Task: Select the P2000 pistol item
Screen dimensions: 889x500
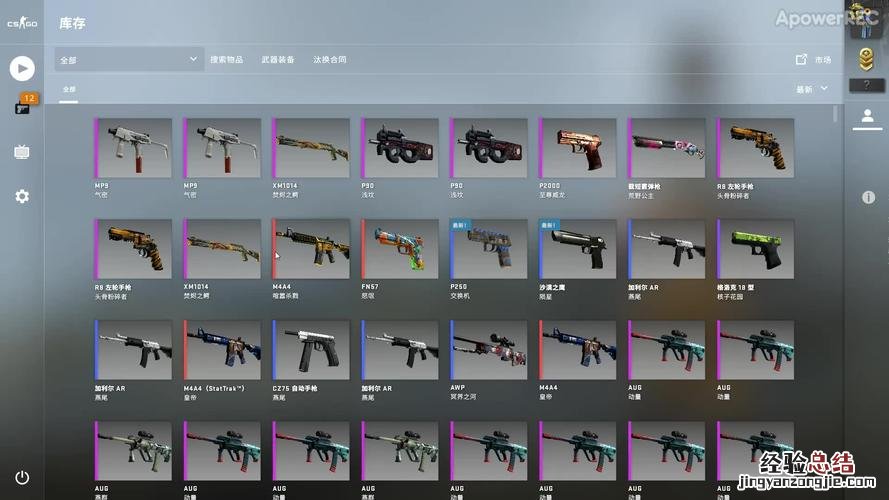Action: point(578,149)
